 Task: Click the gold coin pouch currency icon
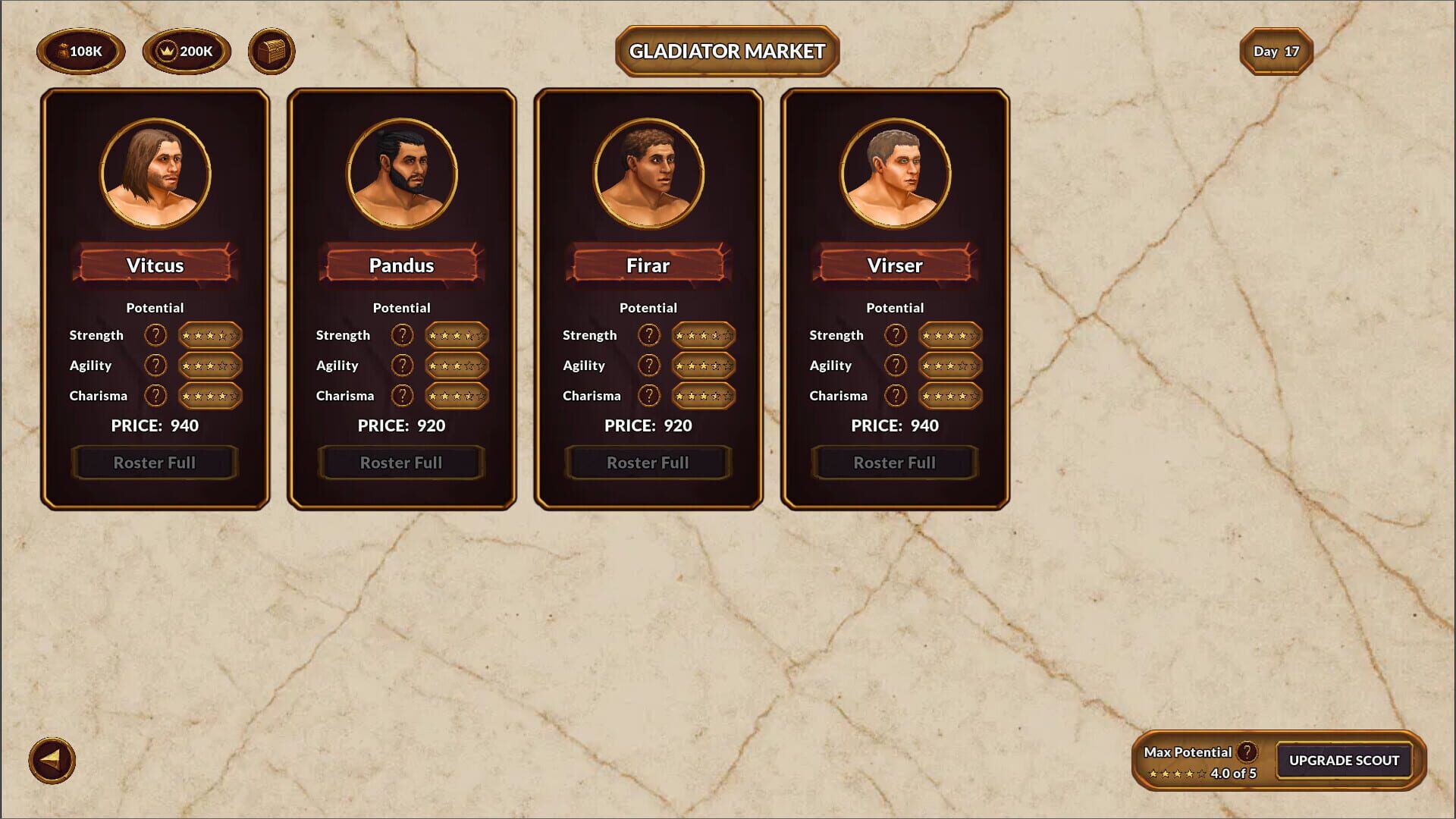coord(80,52)
